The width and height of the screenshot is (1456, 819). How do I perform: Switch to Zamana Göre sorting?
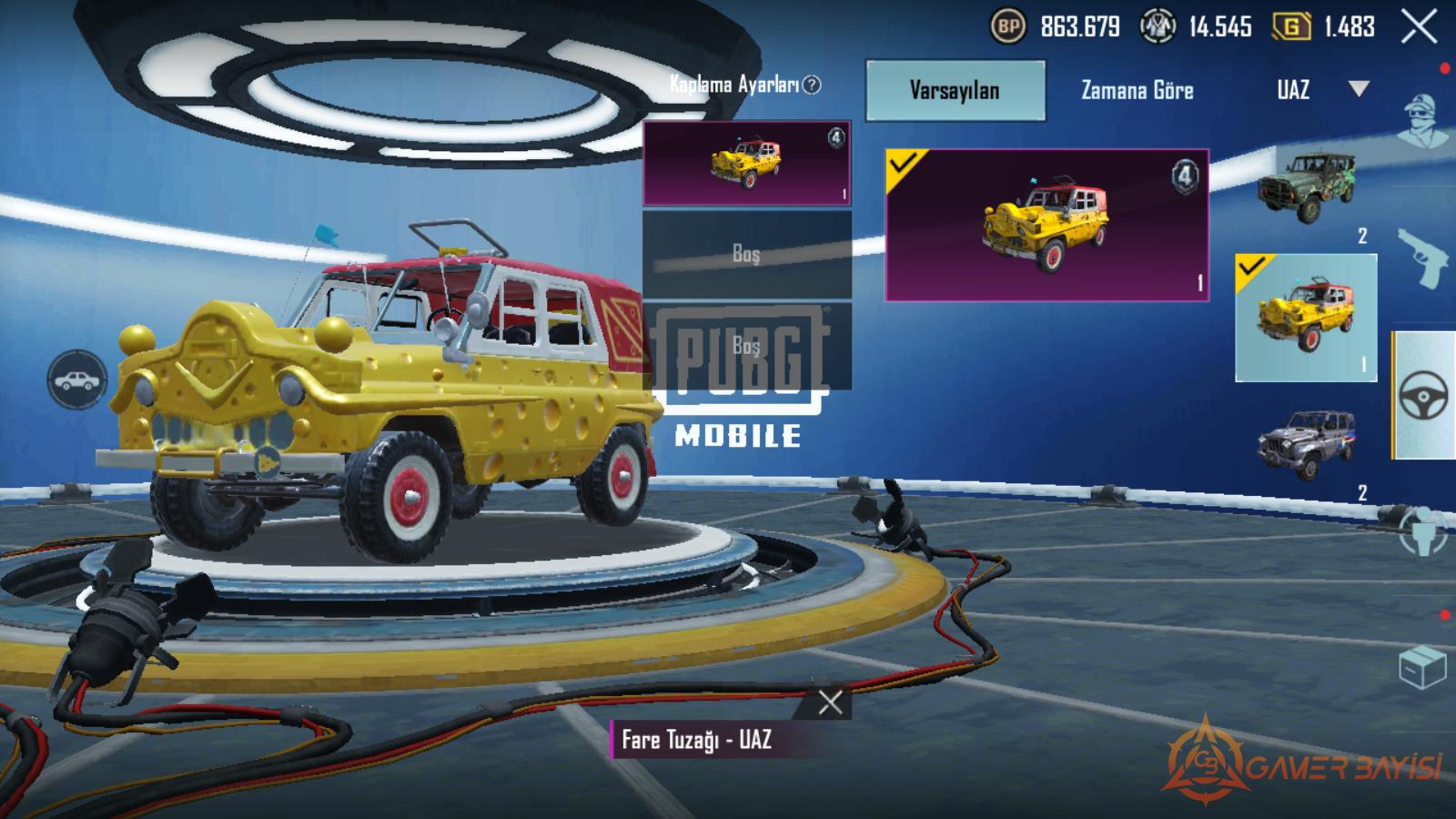point(1137,90)
